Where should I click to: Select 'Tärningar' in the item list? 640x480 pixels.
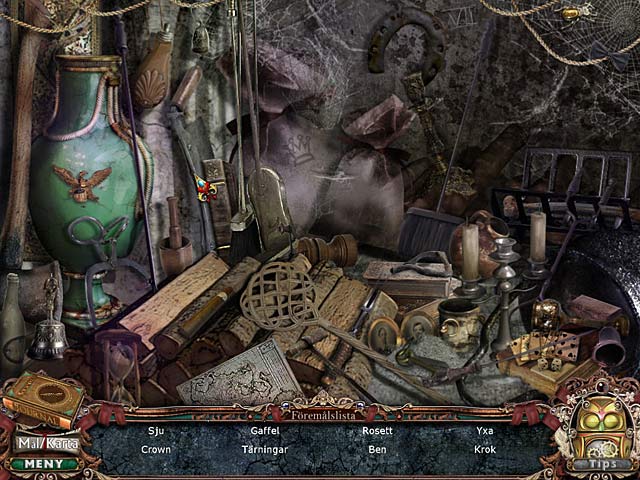[x=264, y=450]
